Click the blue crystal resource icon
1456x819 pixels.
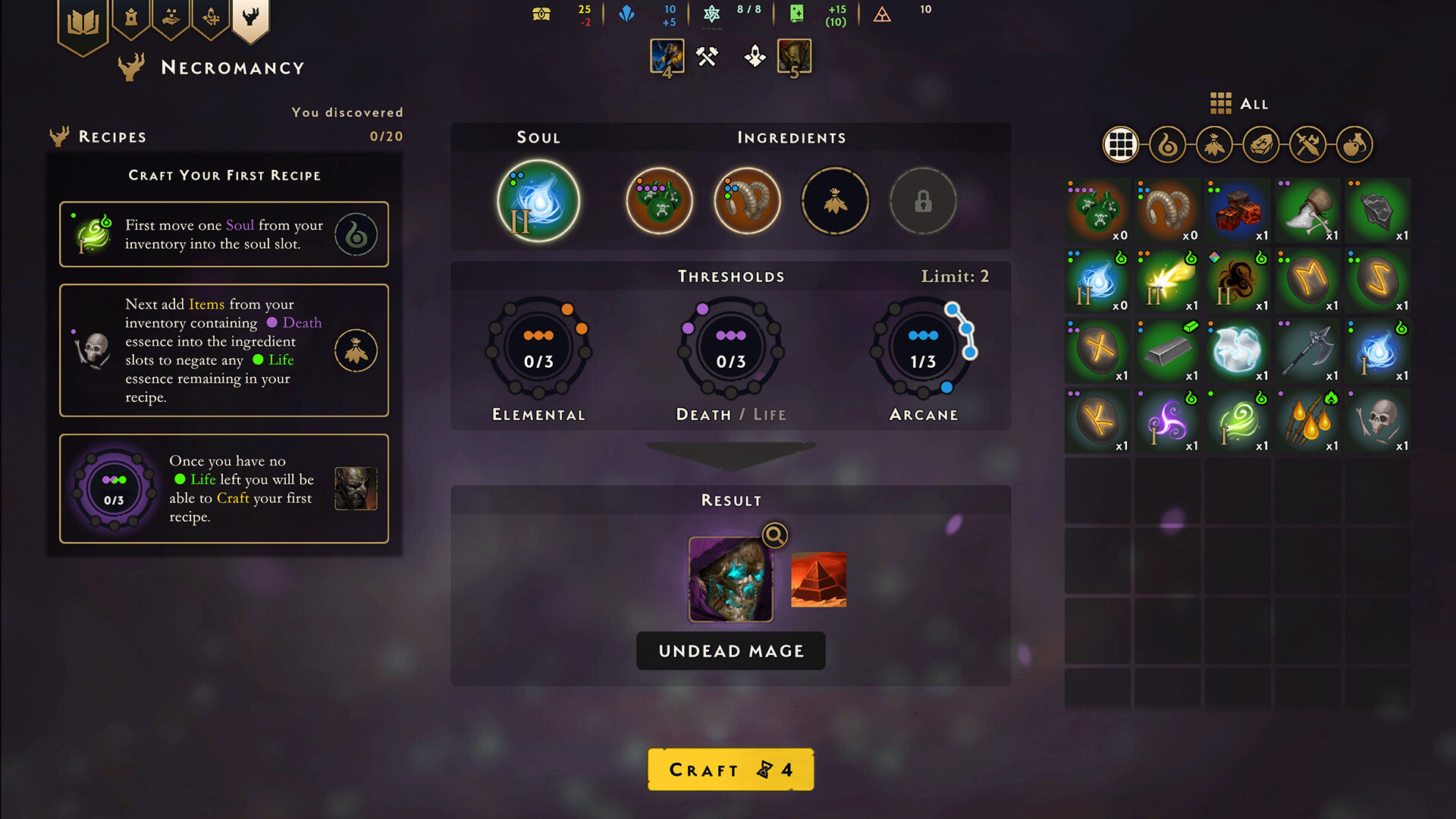(627, 14)
